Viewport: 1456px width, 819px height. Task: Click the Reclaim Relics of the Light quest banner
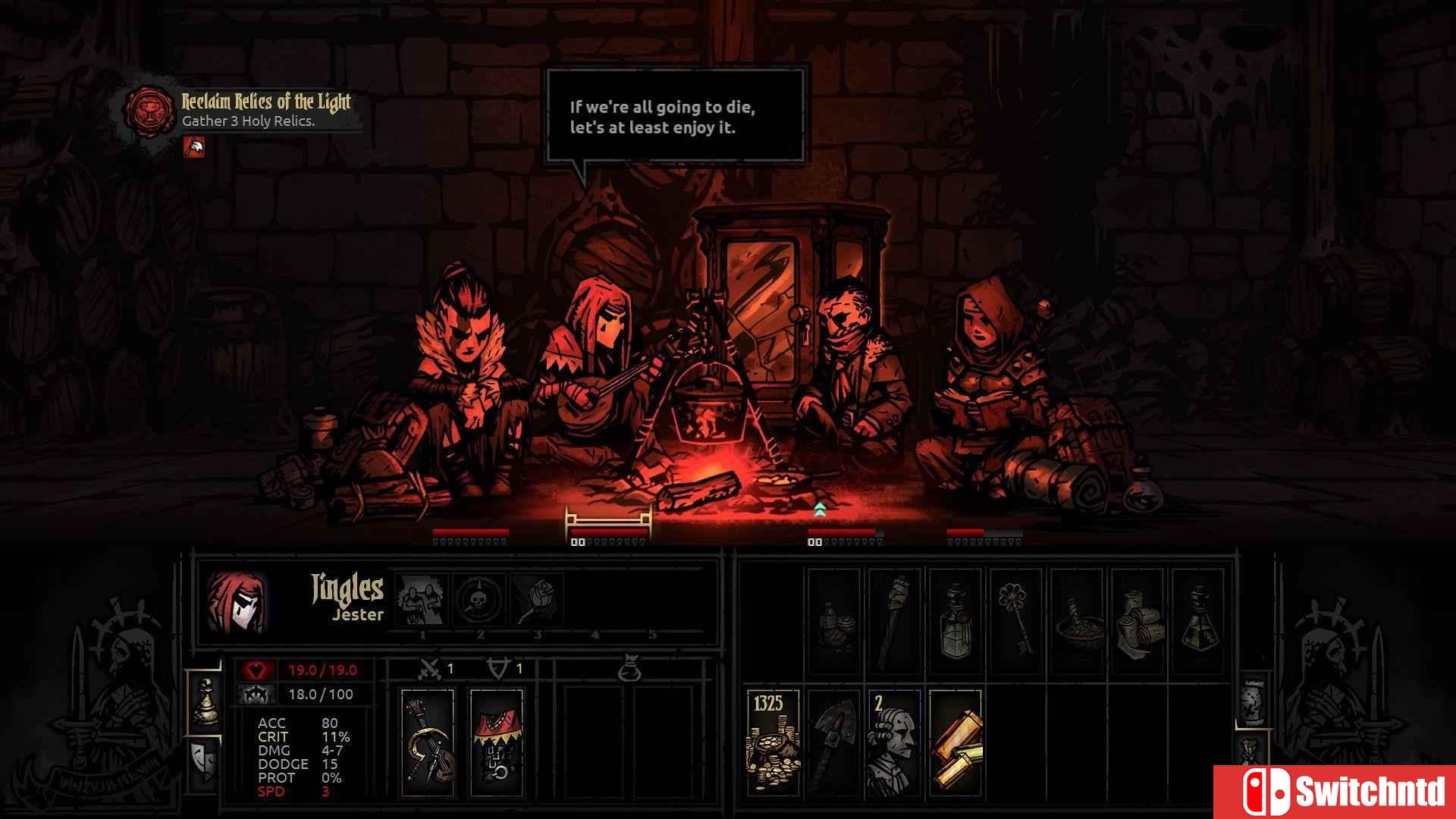265,104
